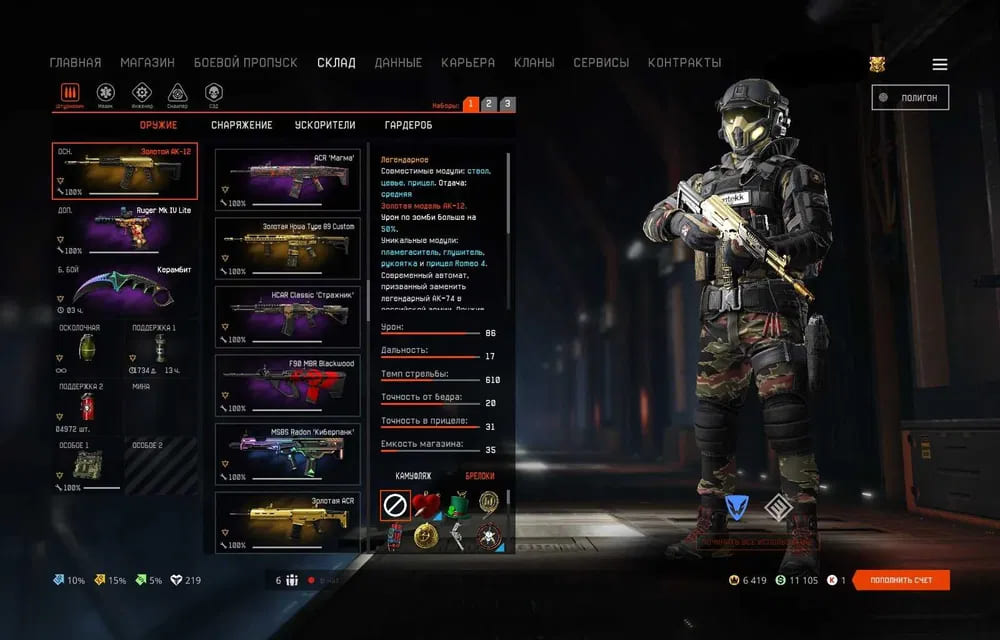Screen dimensions: 1000x640
Task: Switch to loadout set 2
Action: pos(488,104)
